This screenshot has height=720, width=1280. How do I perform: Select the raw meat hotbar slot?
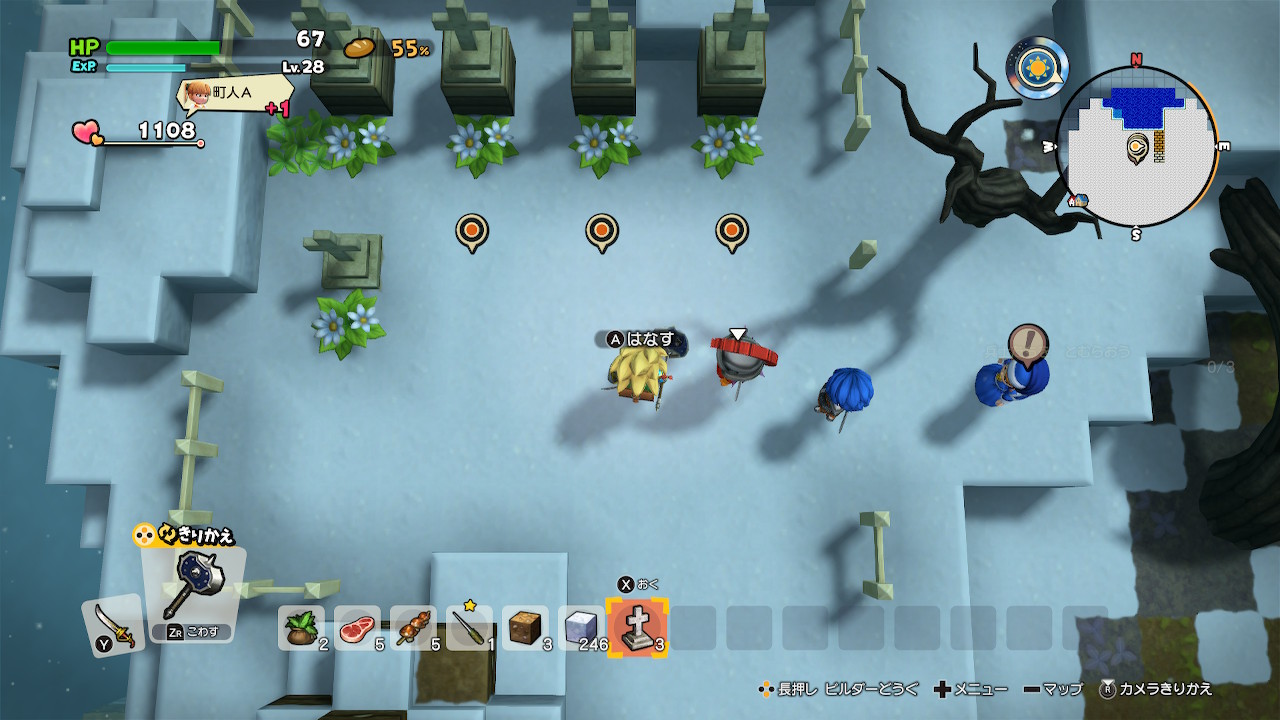coord(357,628)
